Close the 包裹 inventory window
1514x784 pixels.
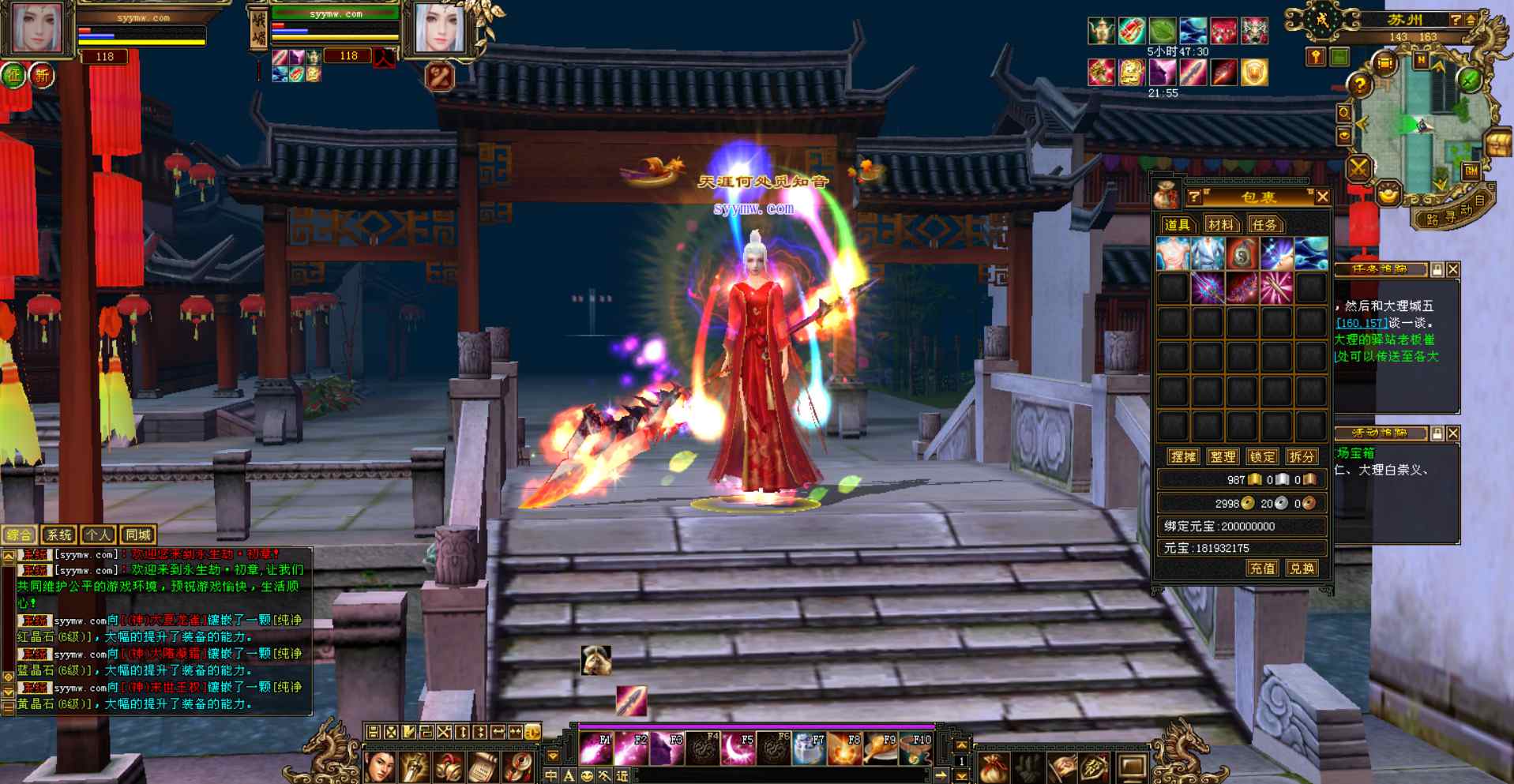tap(1323, 197)
